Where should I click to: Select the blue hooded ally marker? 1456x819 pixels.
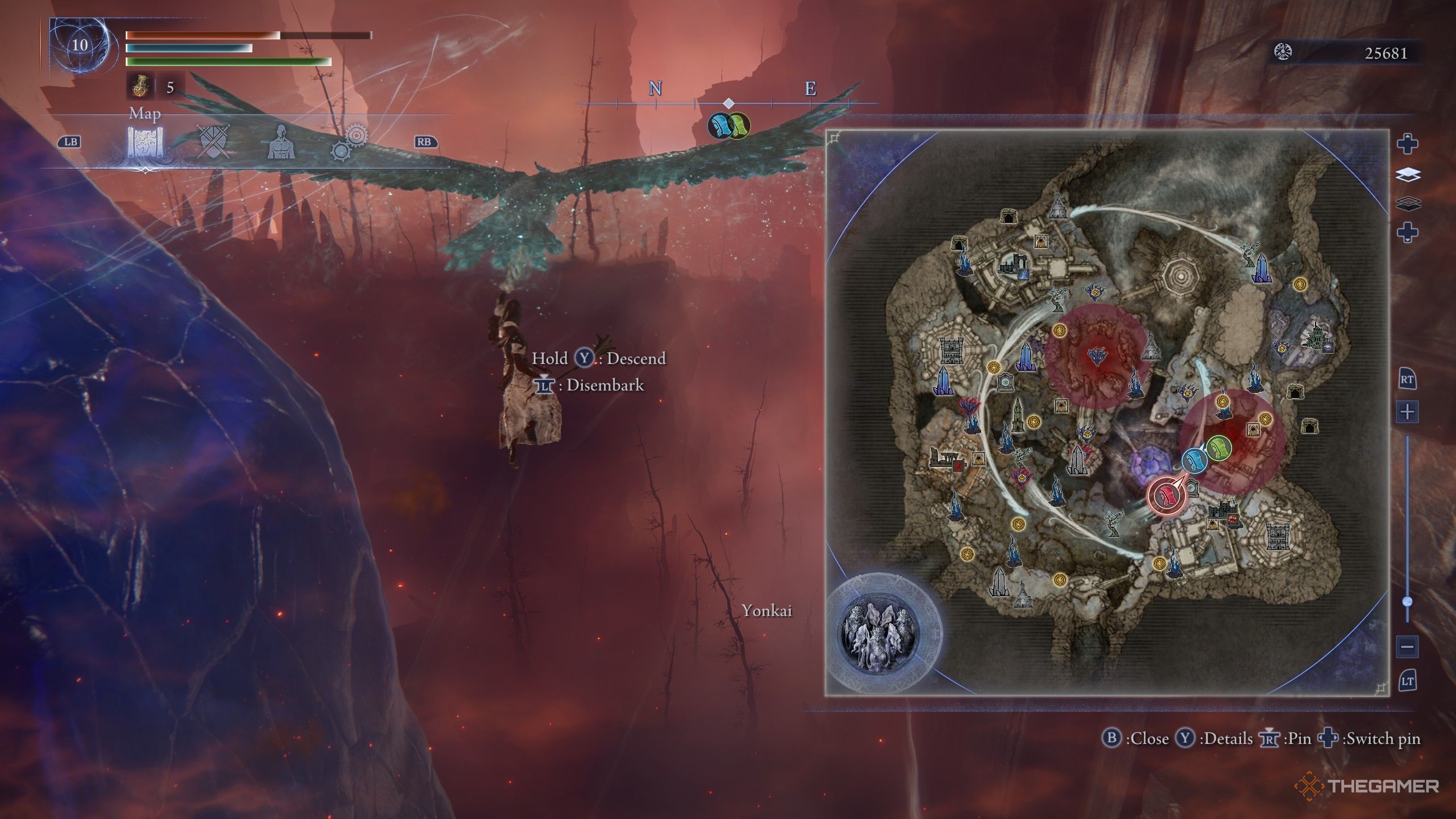pos(1194,460)
